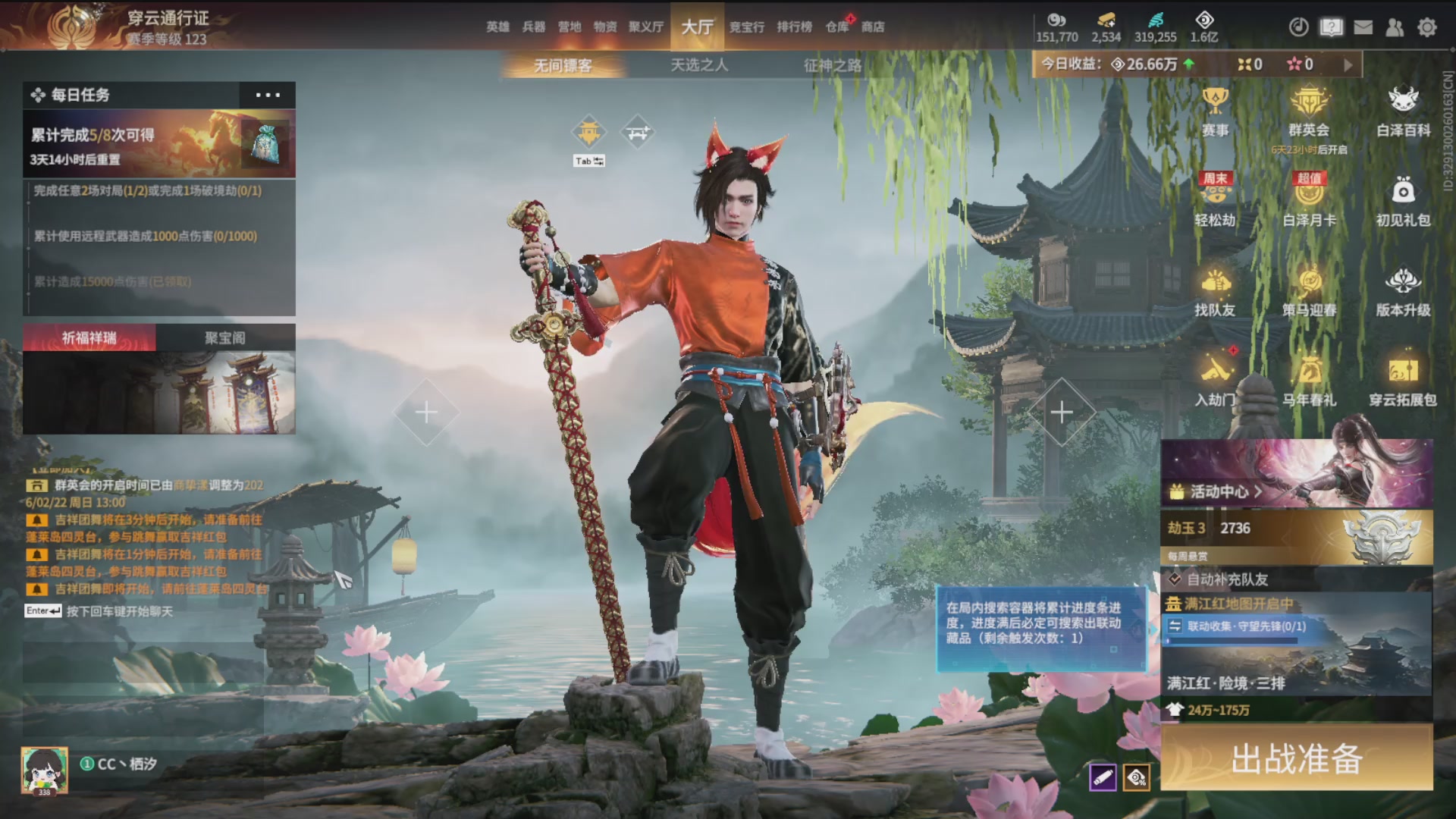The width and height of the screenshot is (1456, 819).
Task: Open the settings gear icon
Action: [x=1427, y=27]
